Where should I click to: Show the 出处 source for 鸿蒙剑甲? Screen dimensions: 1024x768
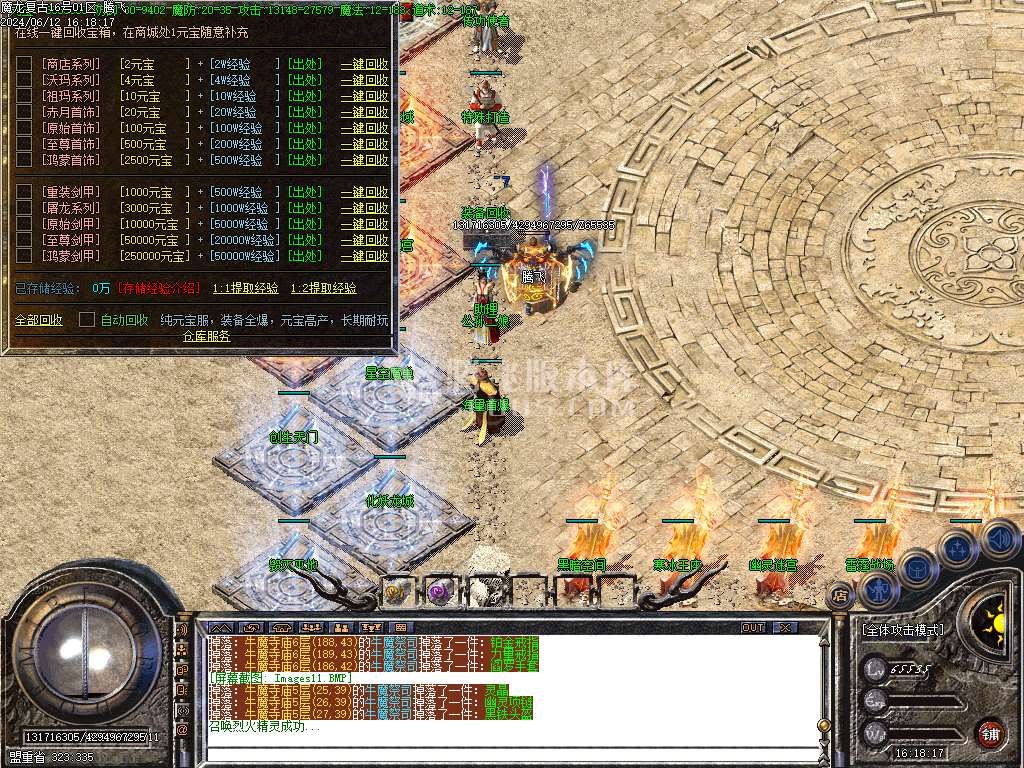[305, 256]
